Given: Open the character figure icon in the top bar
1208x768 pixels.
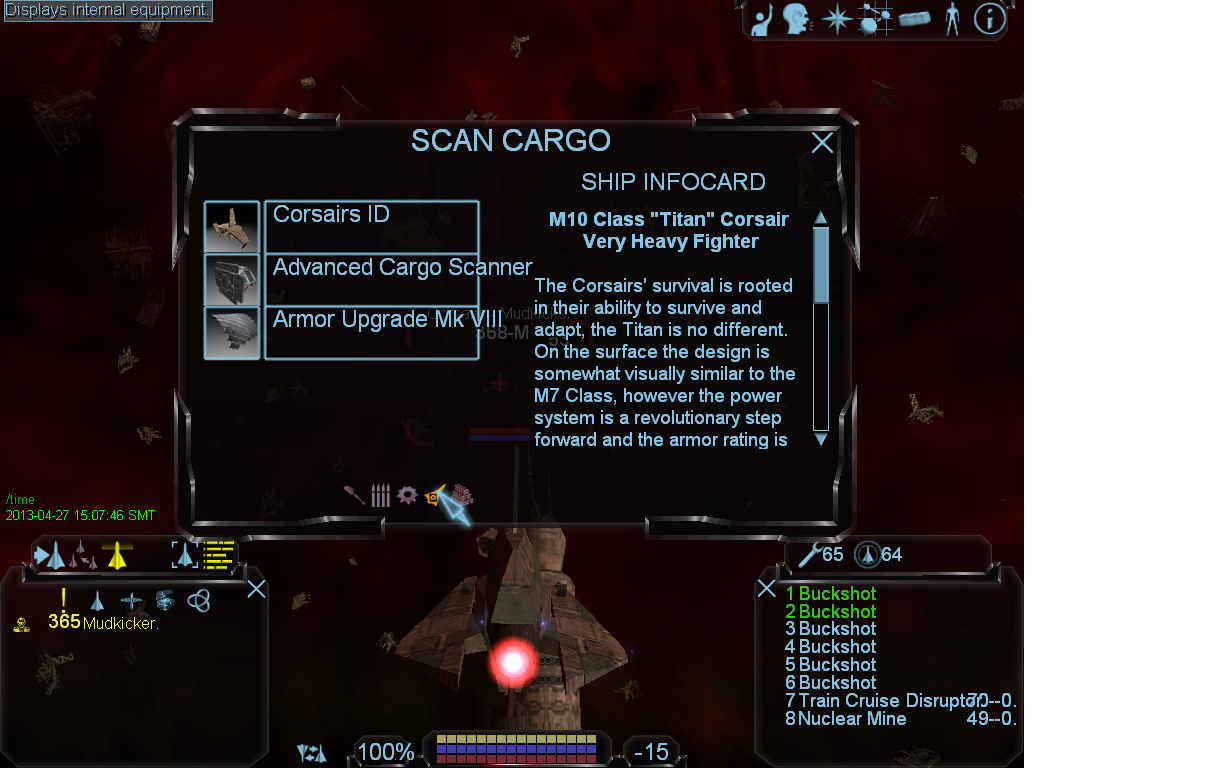Looking at the screenshot, I should point(952,19).
